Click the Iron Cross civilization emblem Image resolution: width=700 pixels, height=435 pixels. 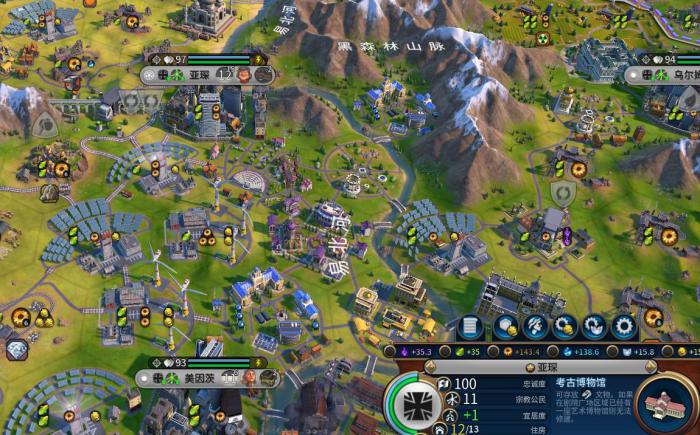point(413,406)
